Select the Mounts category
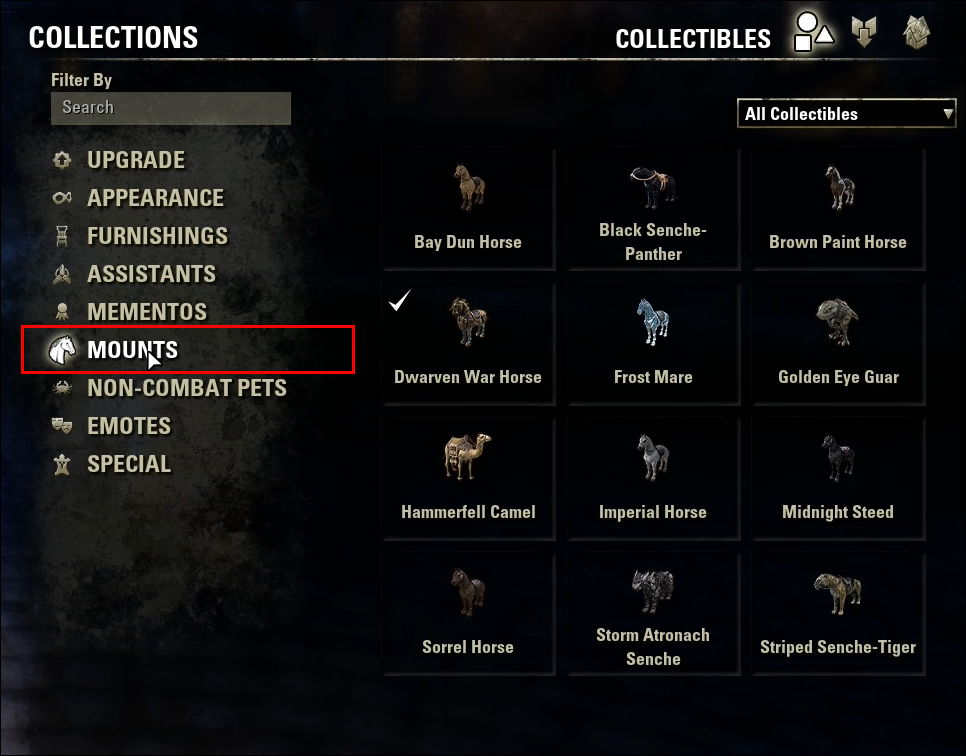 pyautogui.click(x=132, y=350)
